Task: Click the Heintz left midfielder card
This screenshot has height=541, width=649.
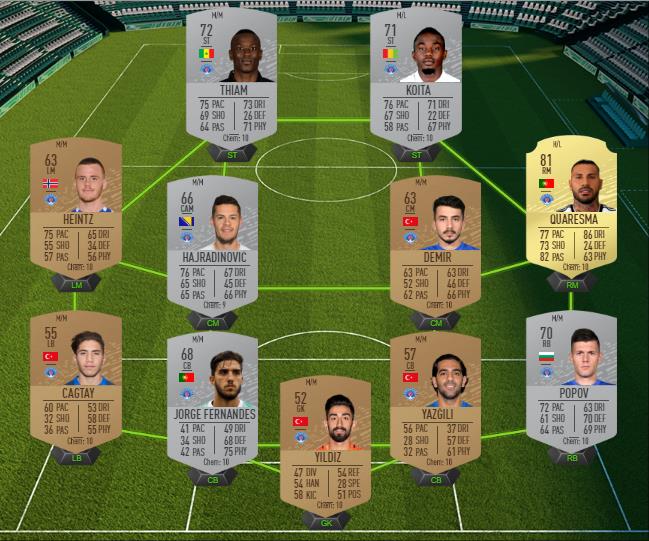Action: 76,208
